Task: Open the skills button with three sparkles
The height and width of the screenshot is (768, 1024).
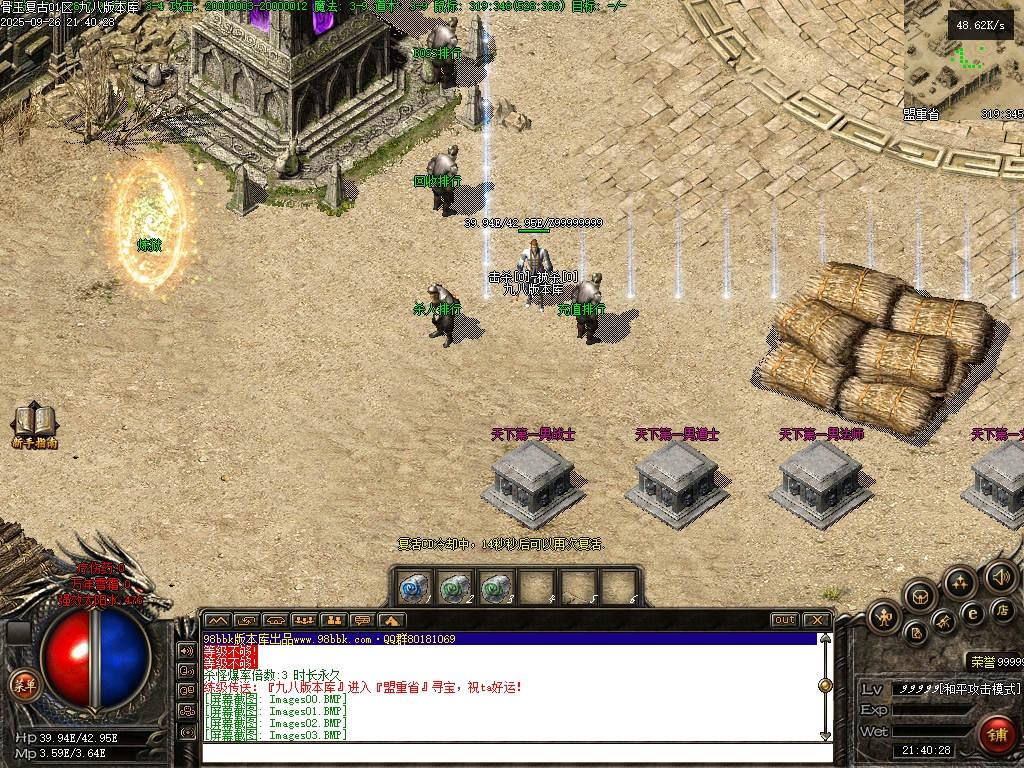Action: click(960, 582)
